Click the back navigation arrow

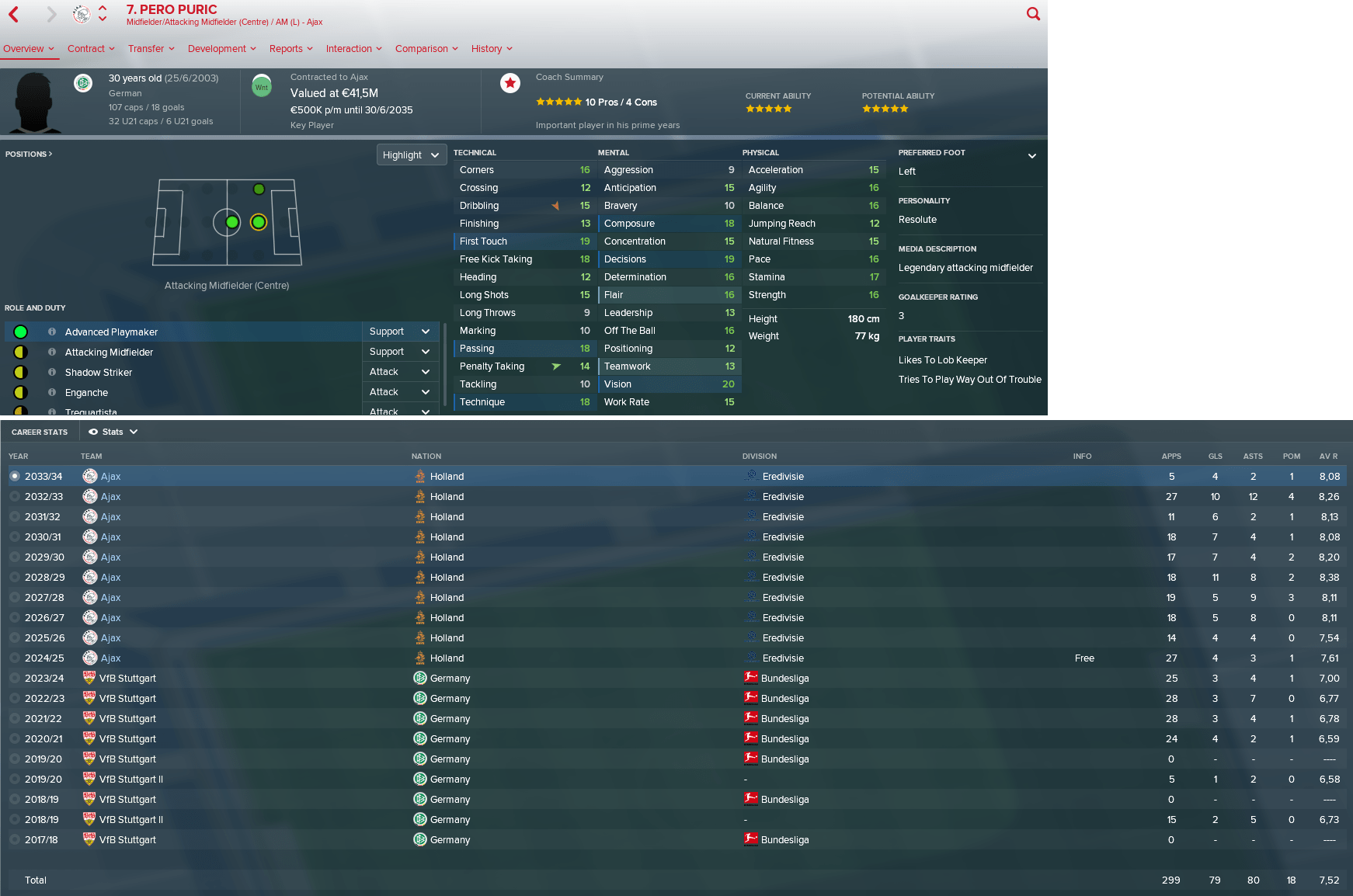12,13
